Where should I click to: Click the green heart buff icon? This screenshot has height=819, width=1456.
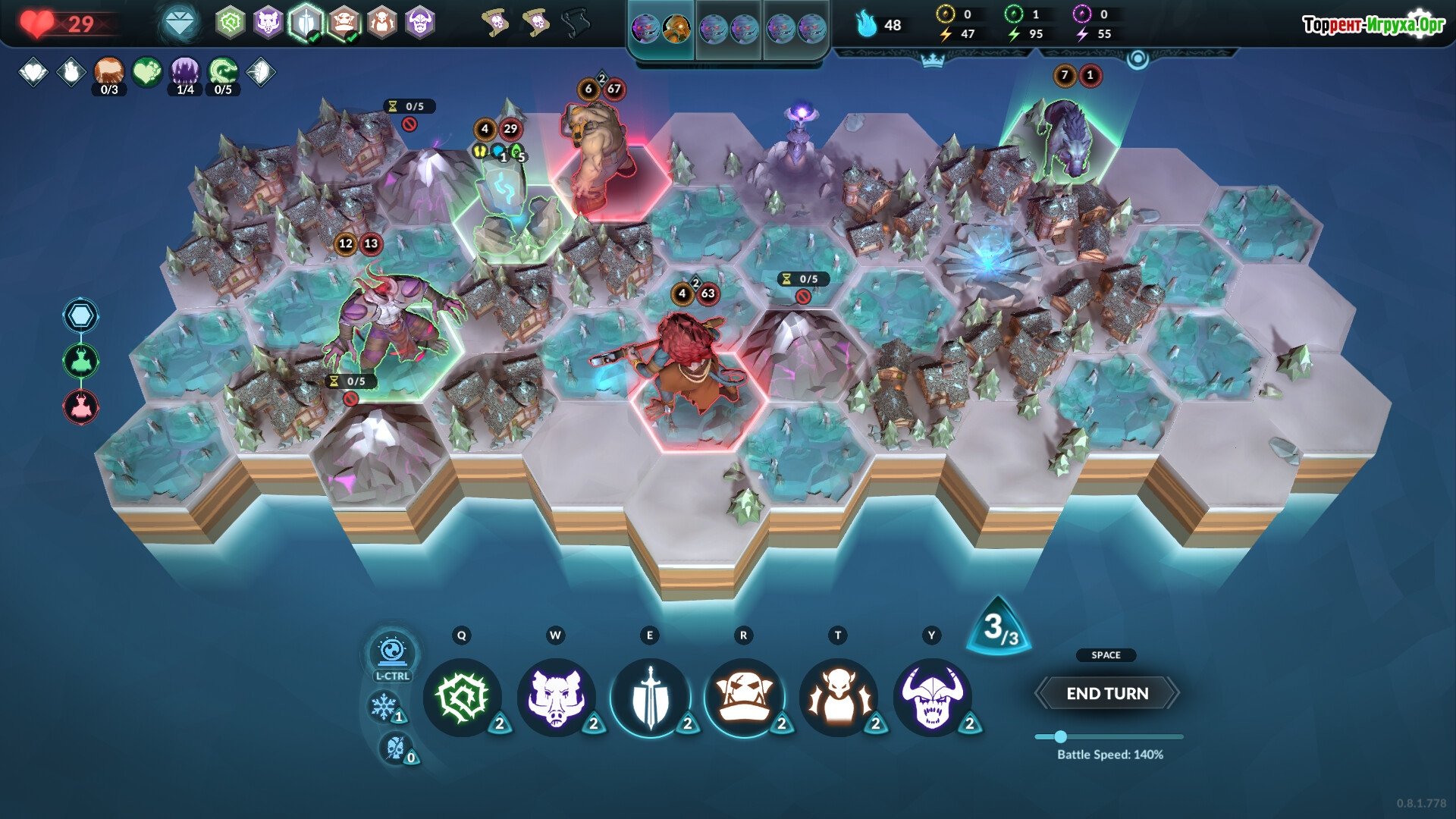[147, 72]
